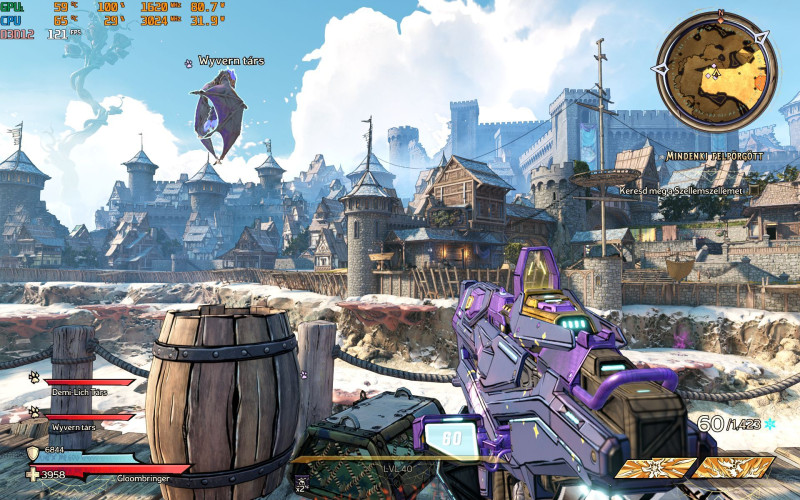The width and height of the screenshot is (800, 500).
Task: Activate the left orange action skill icon
Action: pyautogui.click(x=654, y=468)
